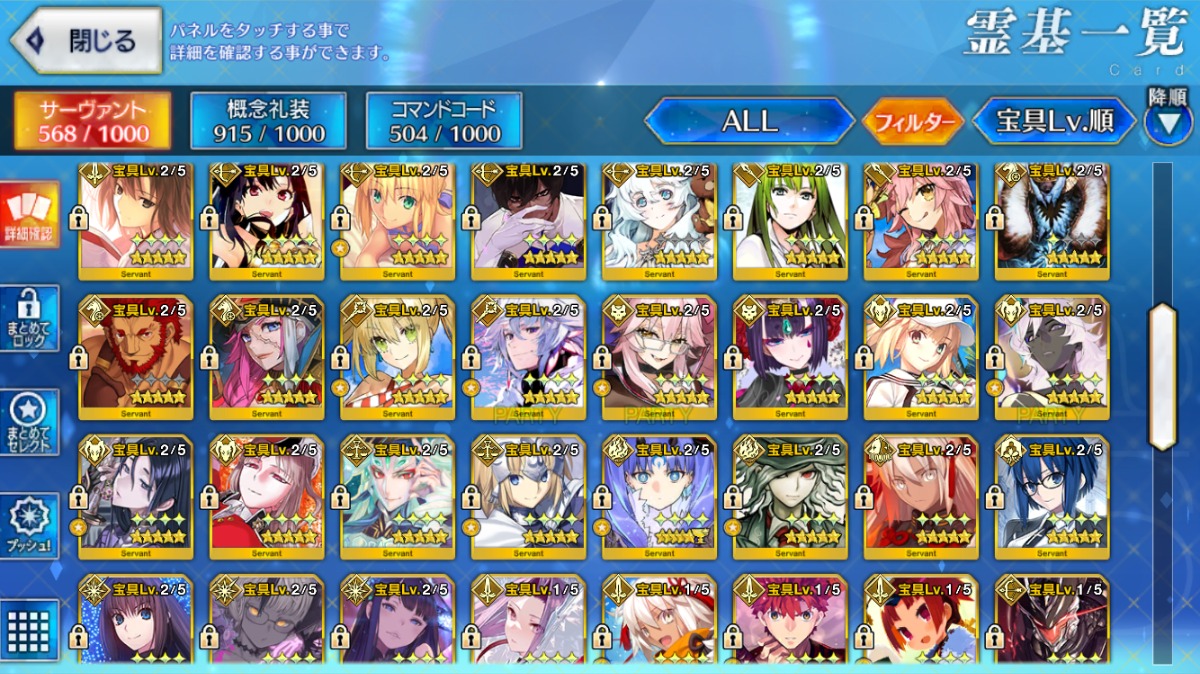Switch to the サーヴァント tab

click(x=92, y=121)
